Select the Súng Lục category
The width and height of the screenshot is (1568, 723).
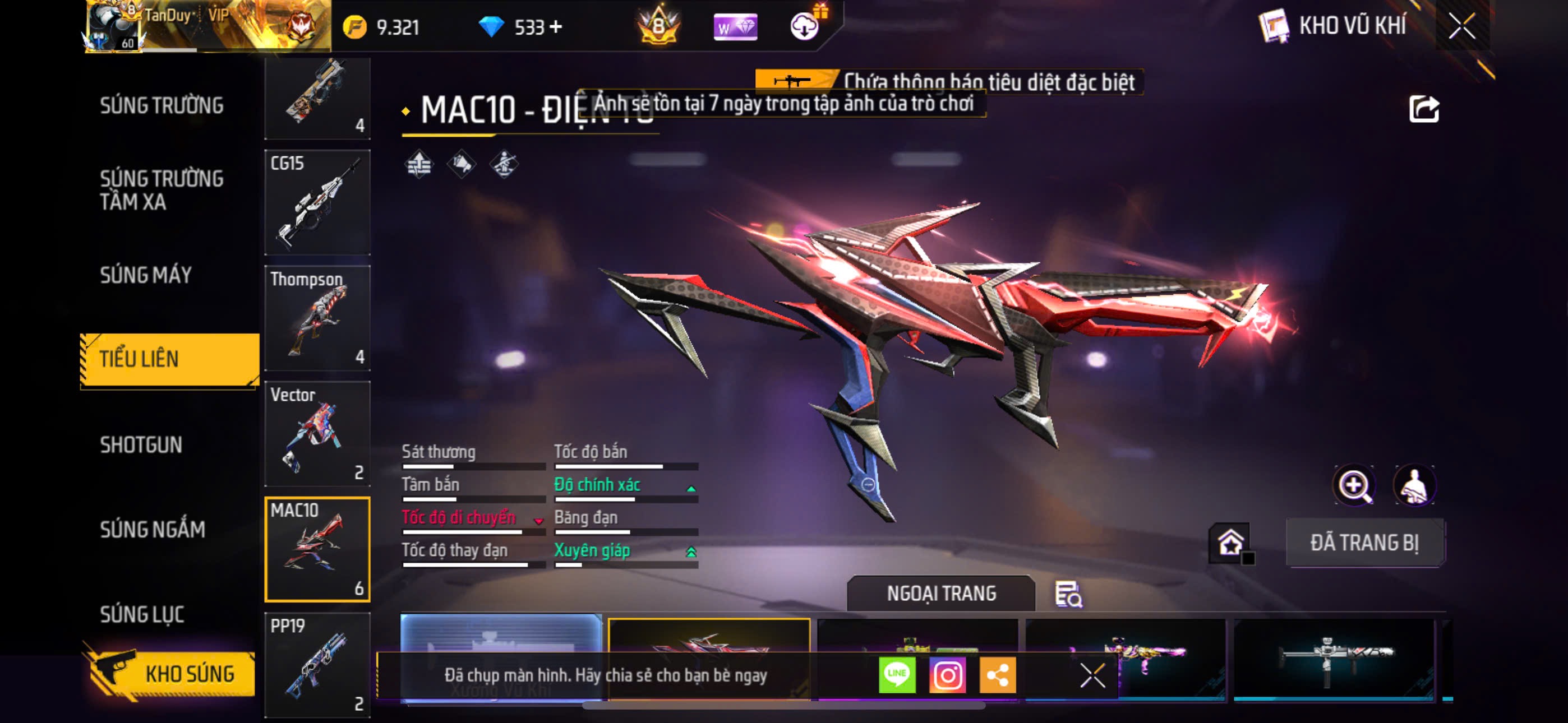(x=142, y=614)
